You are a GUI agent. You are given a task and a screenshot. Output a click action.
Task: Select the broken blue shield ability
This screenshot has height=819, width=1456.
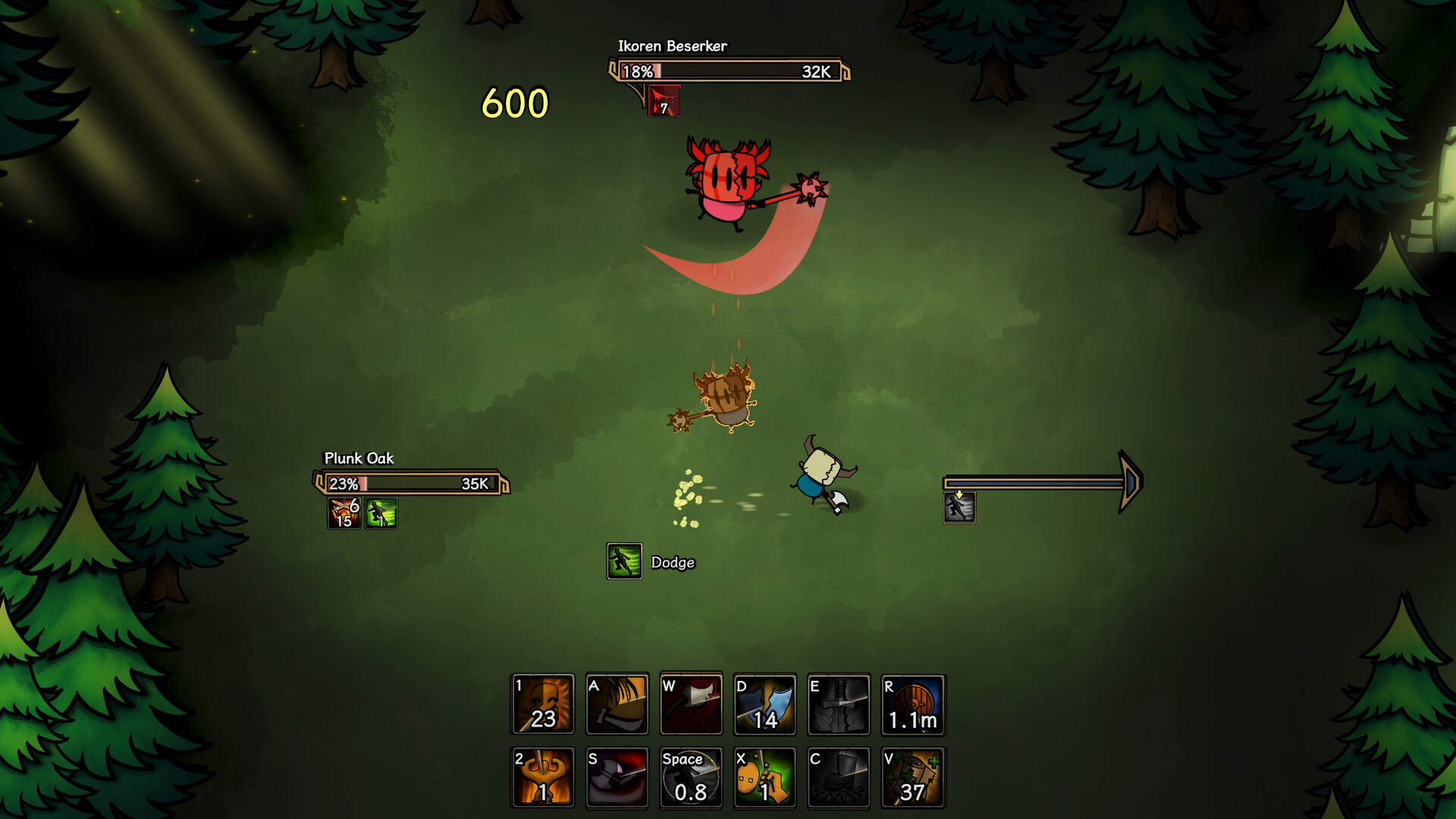(x=764, y=704)
